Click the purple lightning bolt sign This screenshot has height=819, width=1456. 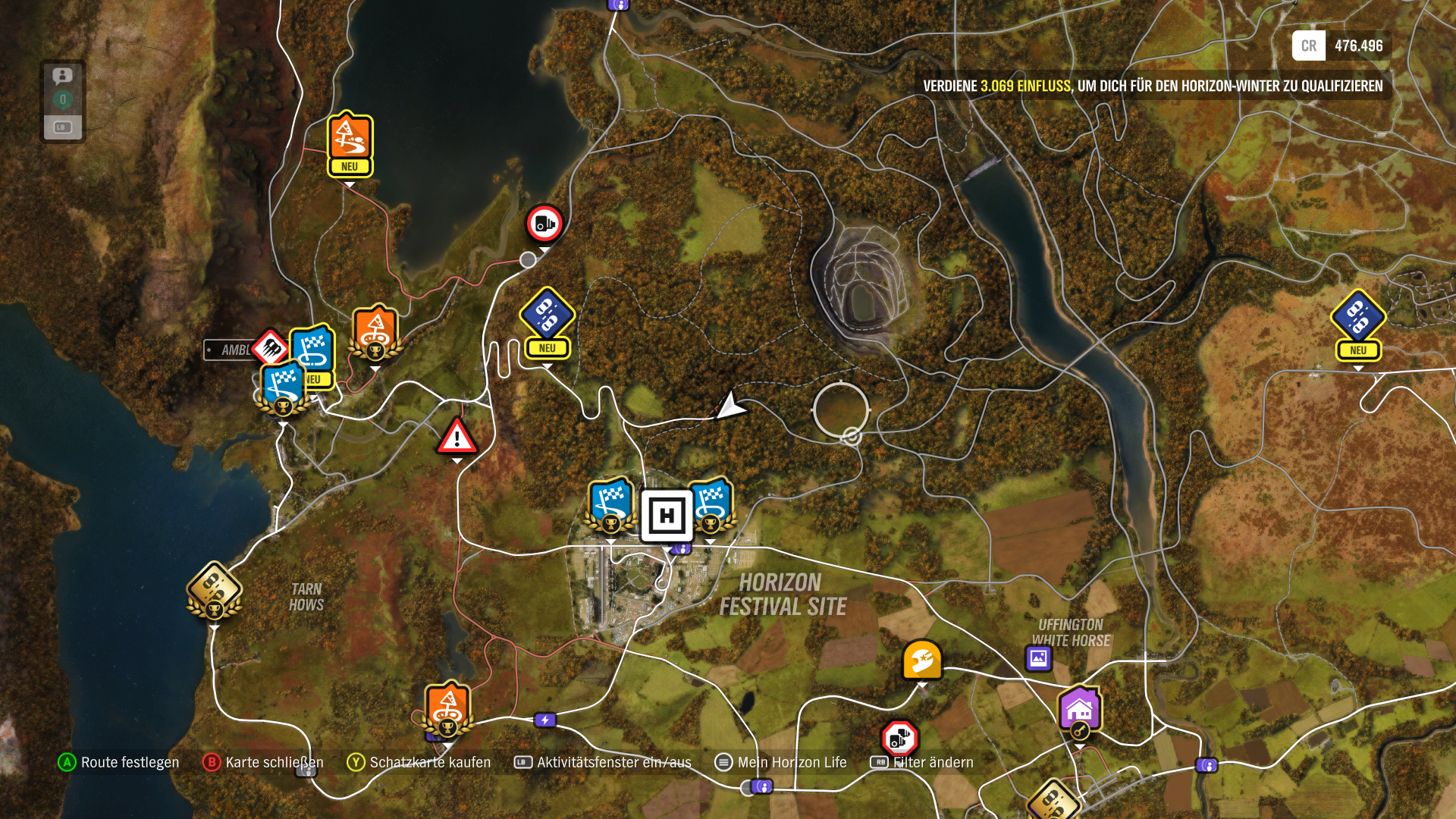545,720
